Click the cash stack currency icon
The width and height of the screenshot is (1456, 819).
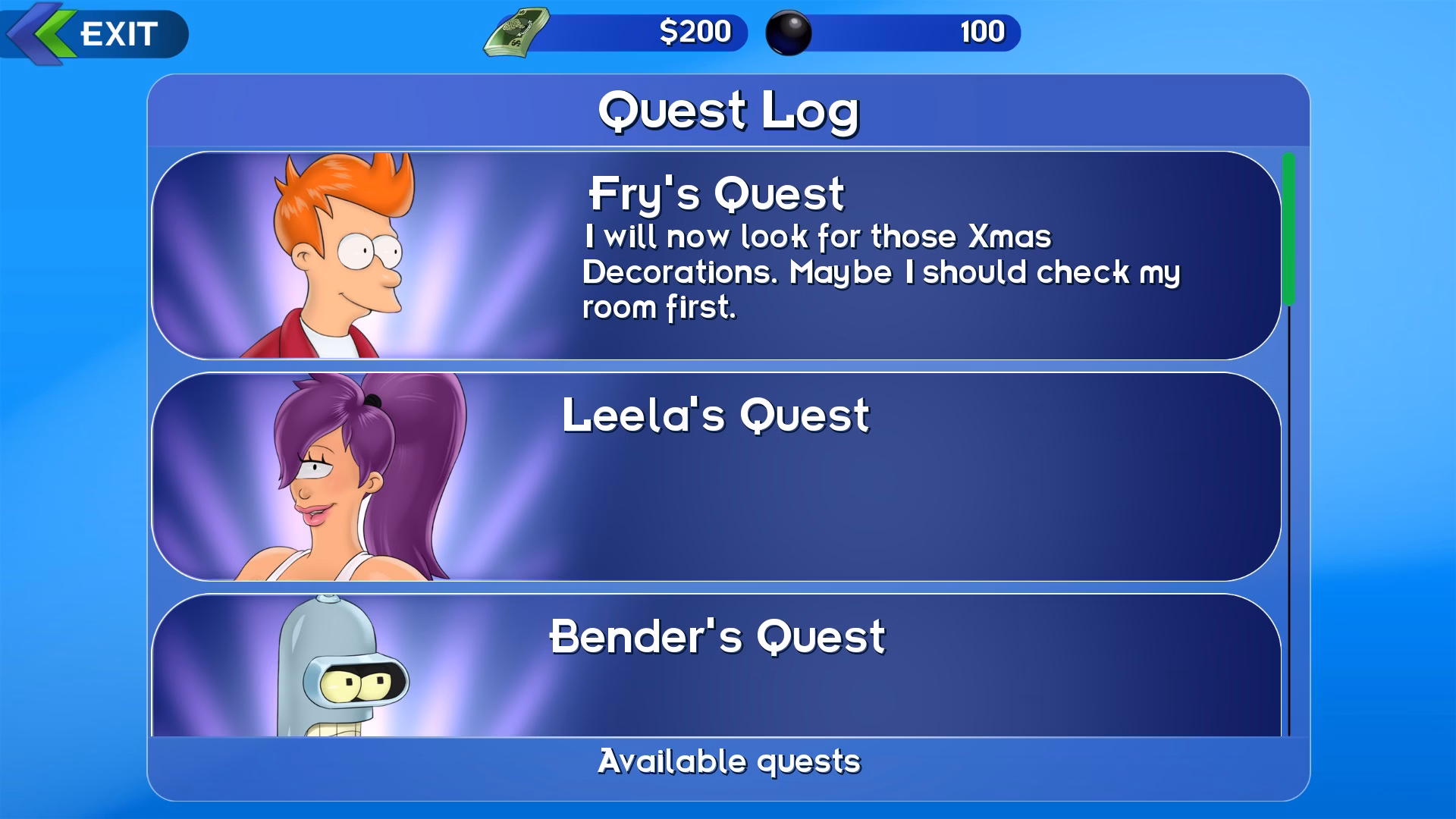pos(518,33)
